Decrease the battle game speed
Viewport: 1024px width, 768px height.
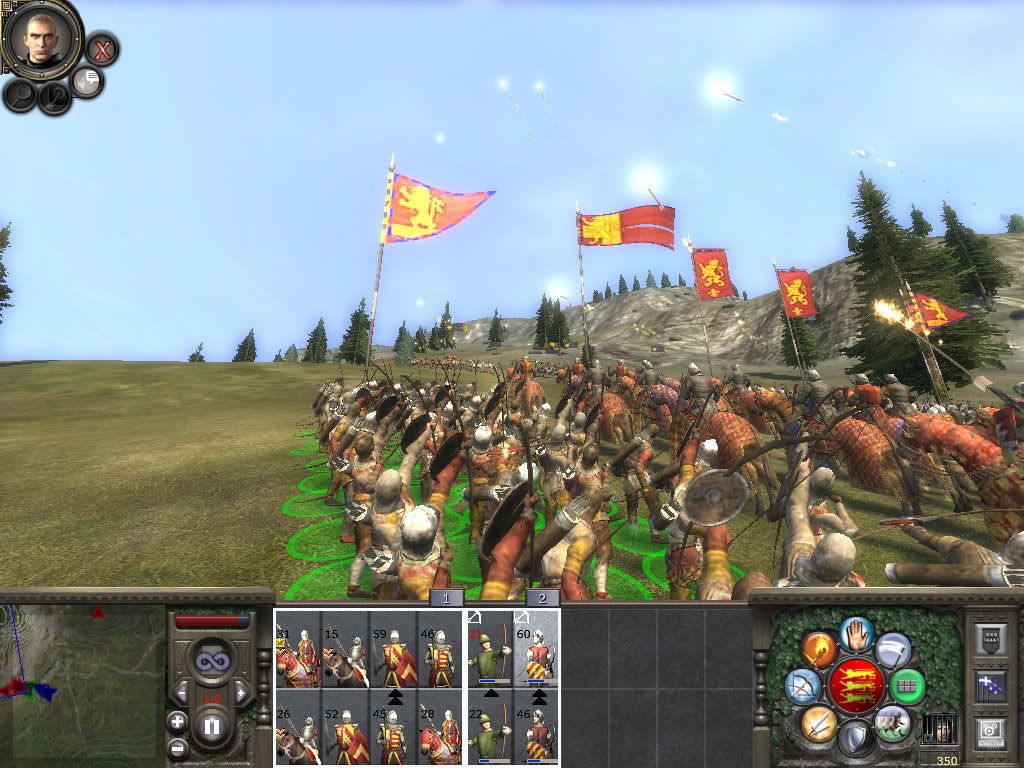tap(181, 692)
